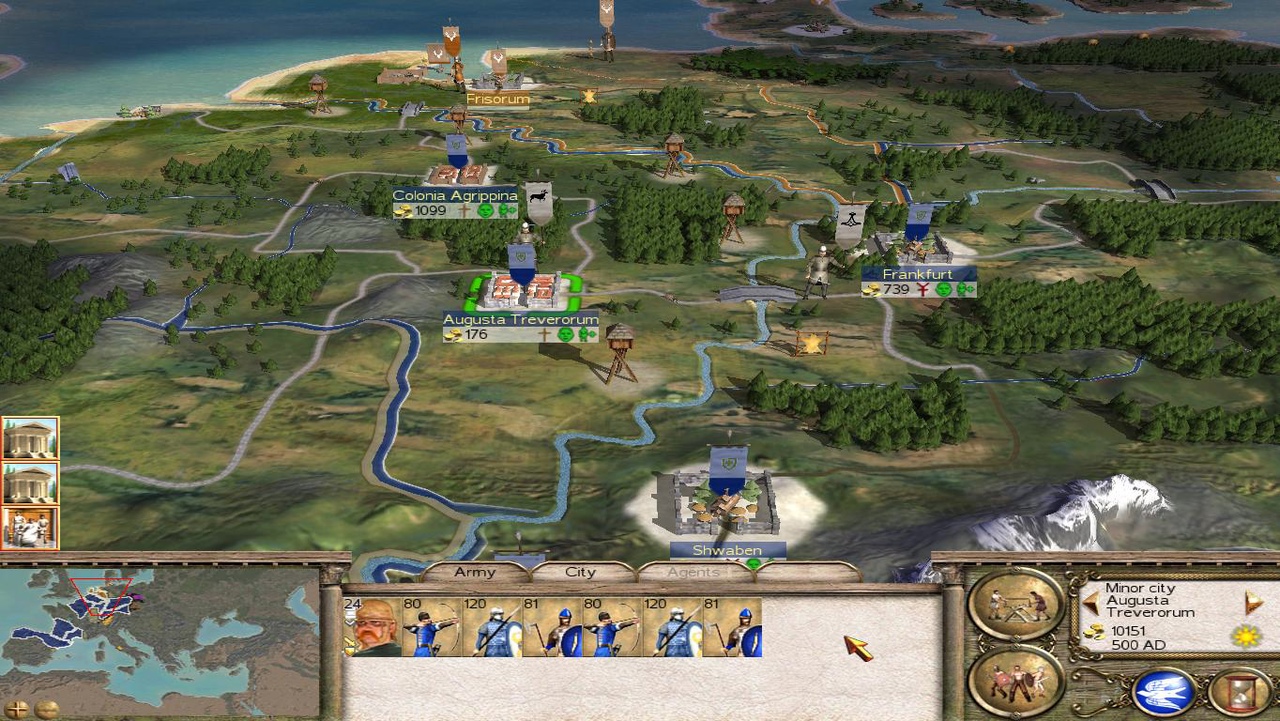
Task: Select the Frisorum settlement label
Action: [x=497, y=99]
